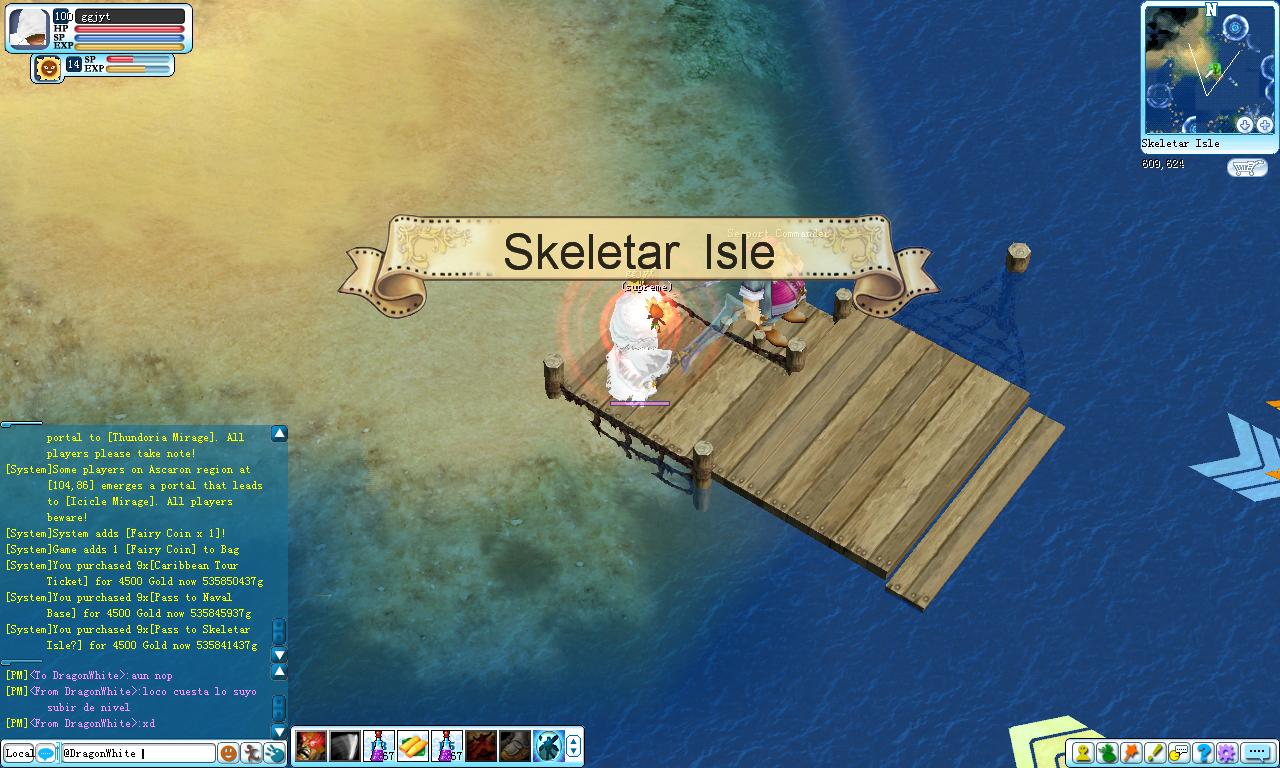The width and height of the screenshot is (1280, 768).
Task: Open the purple gear system settings
Action: pos(1227,753)
